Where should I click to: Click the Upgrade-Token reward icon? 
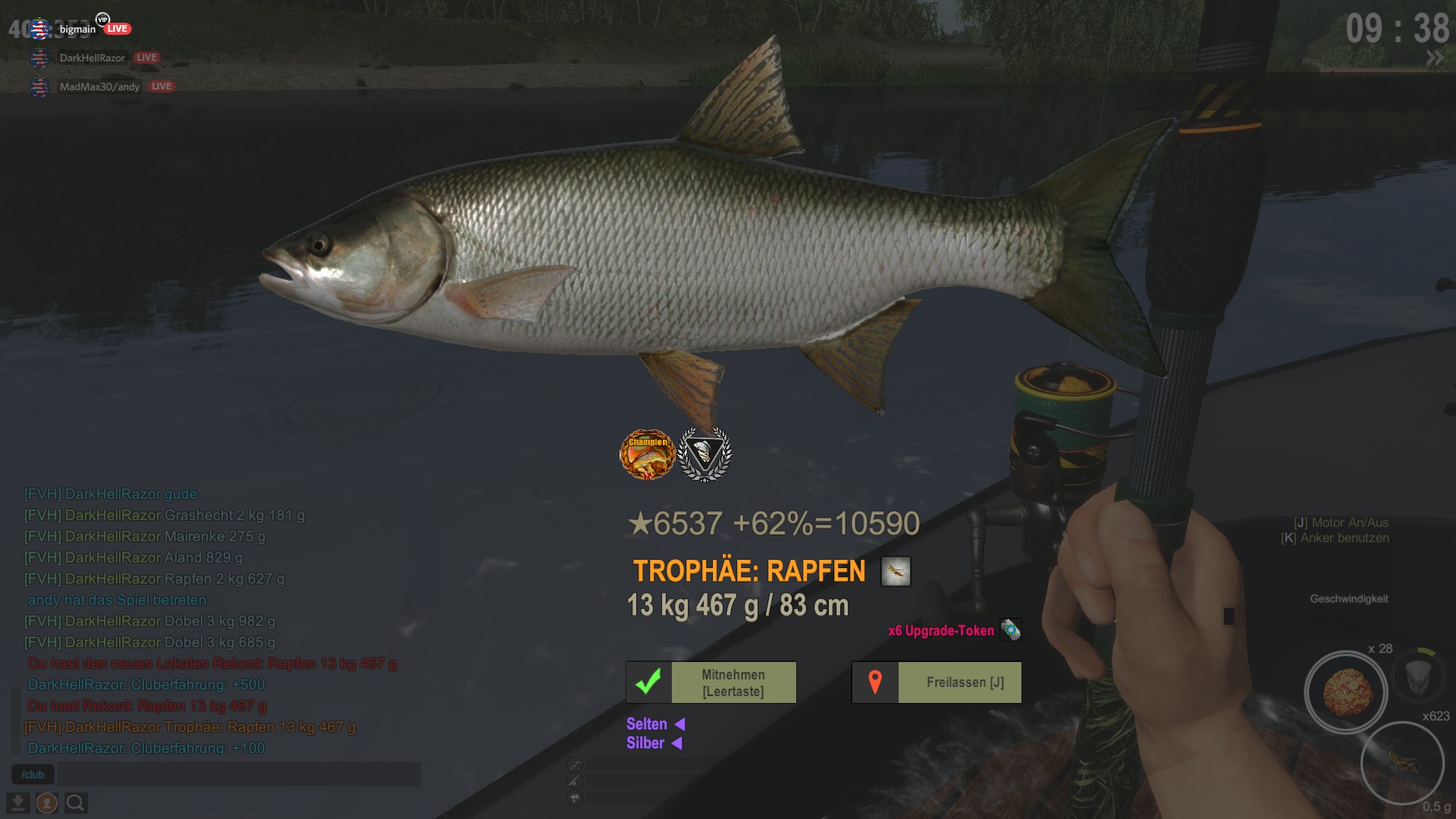coord(1010,630)
